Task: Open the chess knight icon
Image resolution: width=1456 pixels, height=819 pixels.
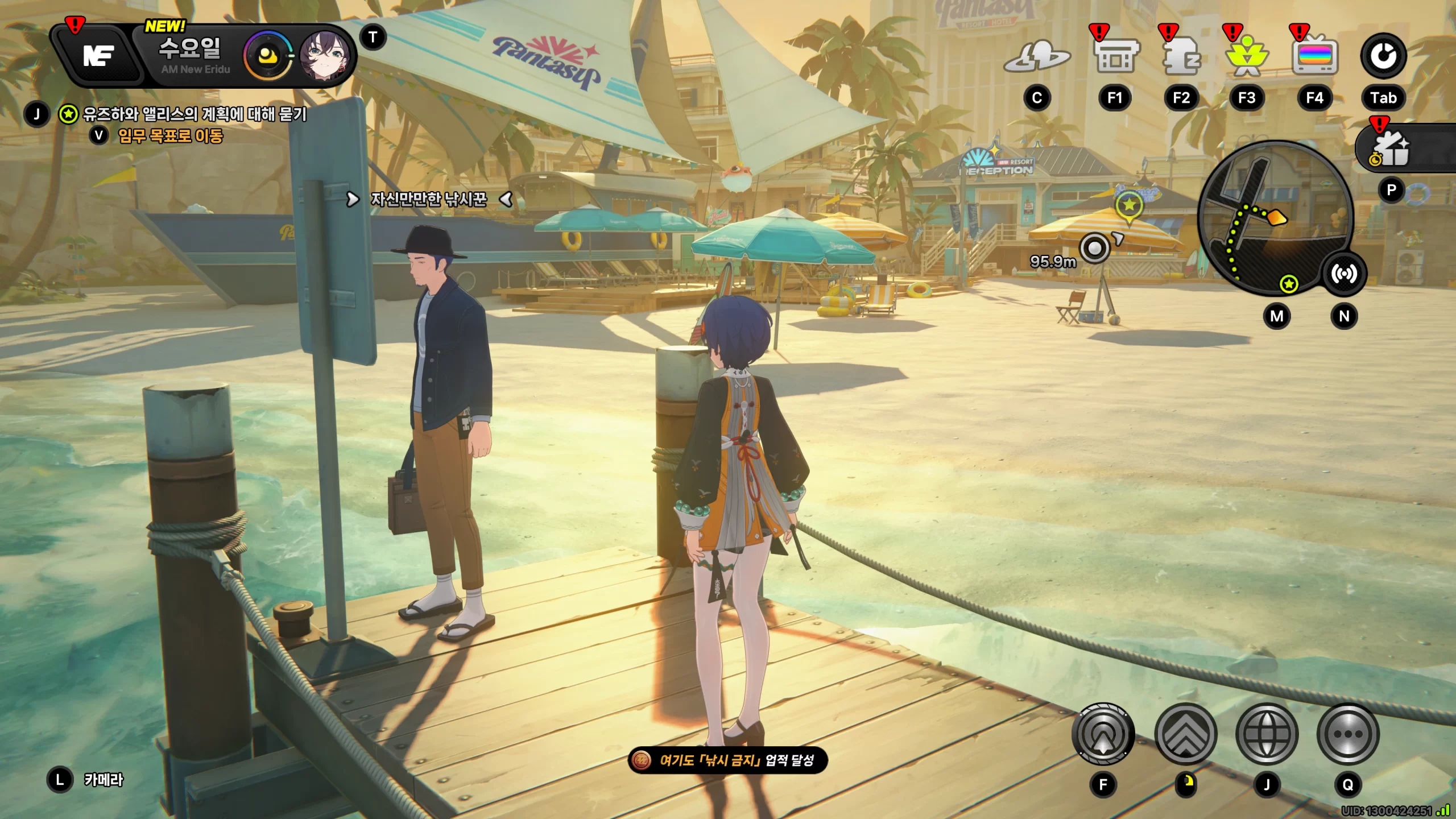Action: coord(1181,57)
